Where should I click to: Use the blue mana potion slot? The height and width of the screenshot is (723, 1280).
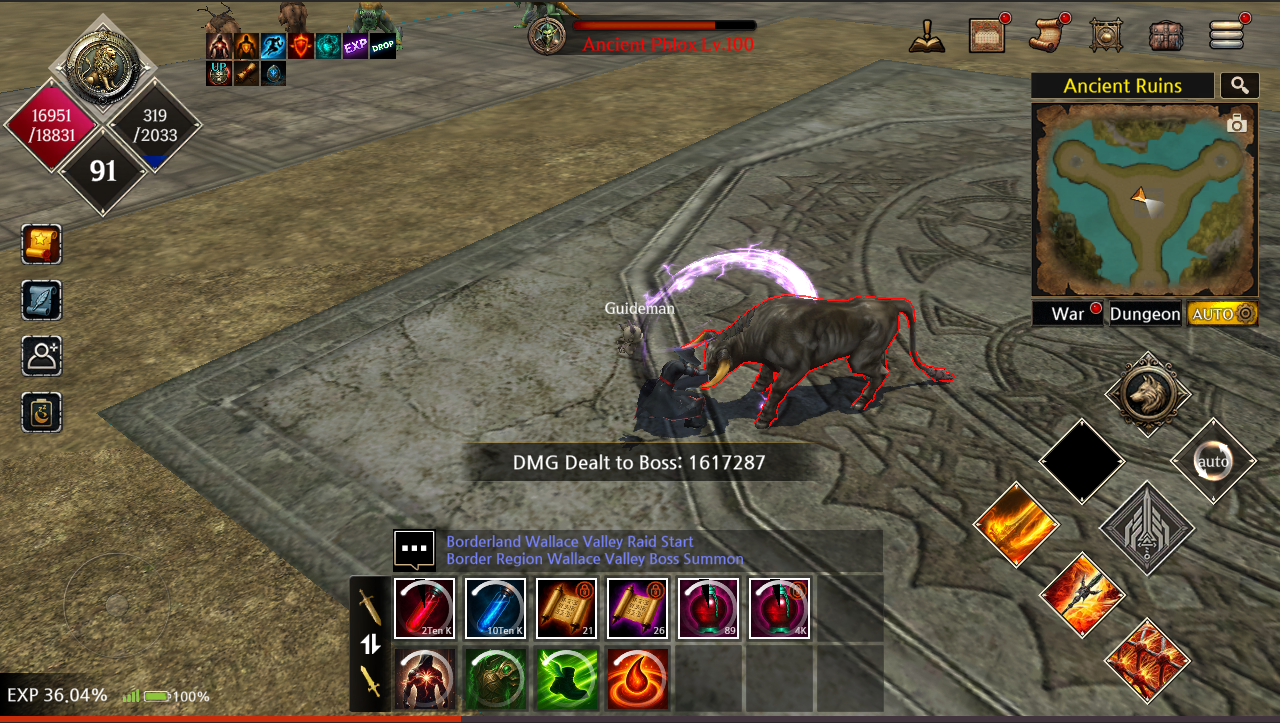[x=495, y=608]
